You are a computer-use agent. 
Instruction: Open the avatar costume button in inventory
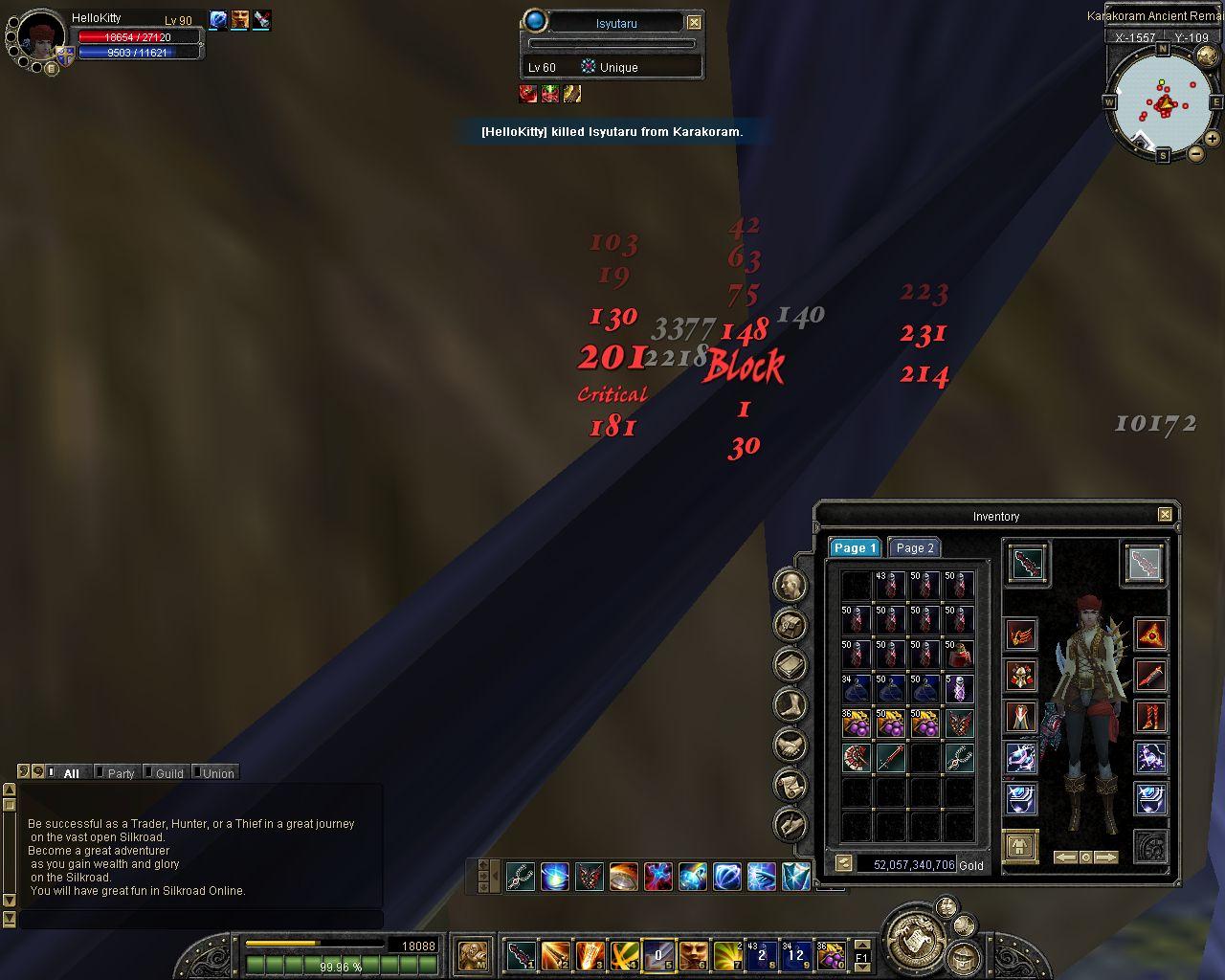pos(1020,847)
